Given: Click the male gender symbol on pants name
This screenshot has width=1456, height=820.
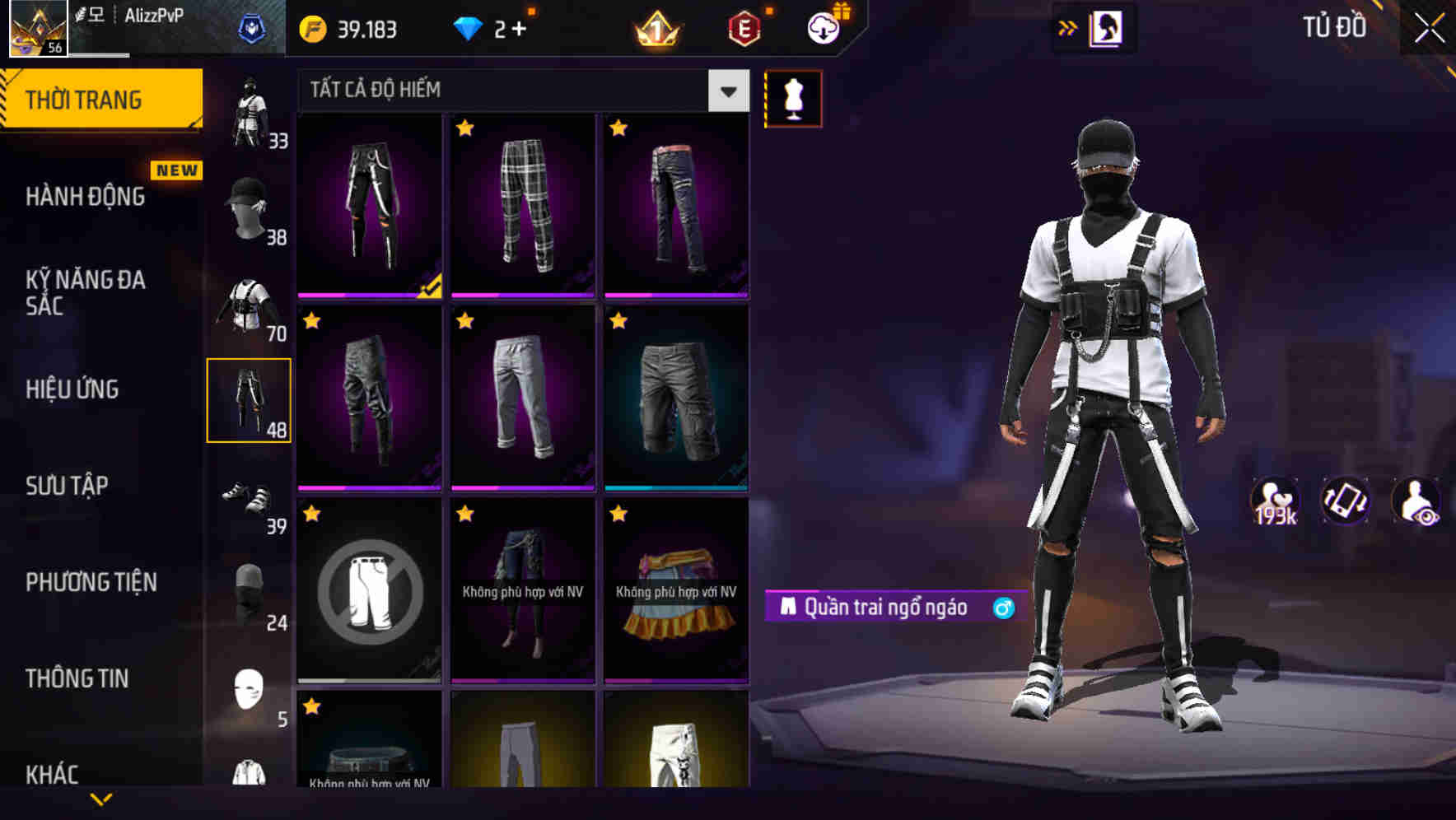Looking at the screenshot, I should click(1001, 607).
